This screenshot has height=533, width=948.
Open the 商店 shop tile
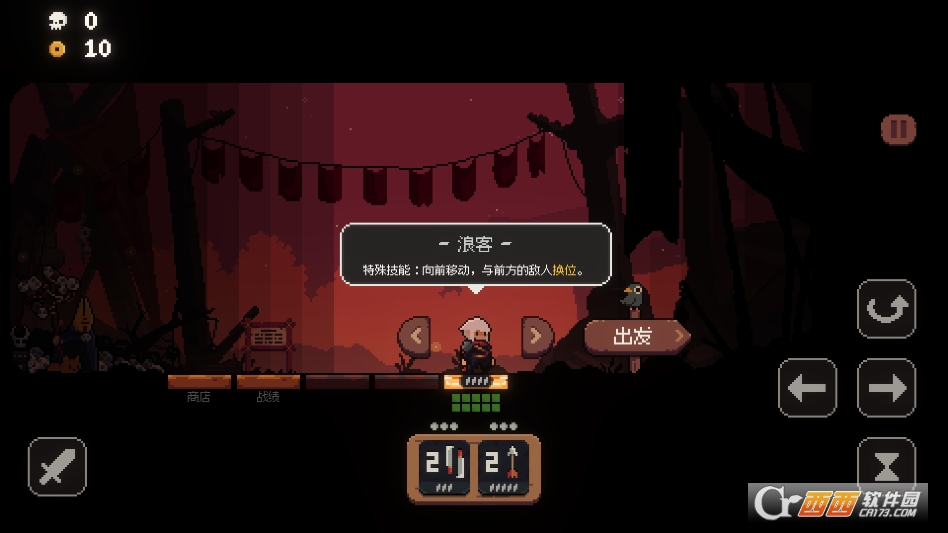pos(199,383)
